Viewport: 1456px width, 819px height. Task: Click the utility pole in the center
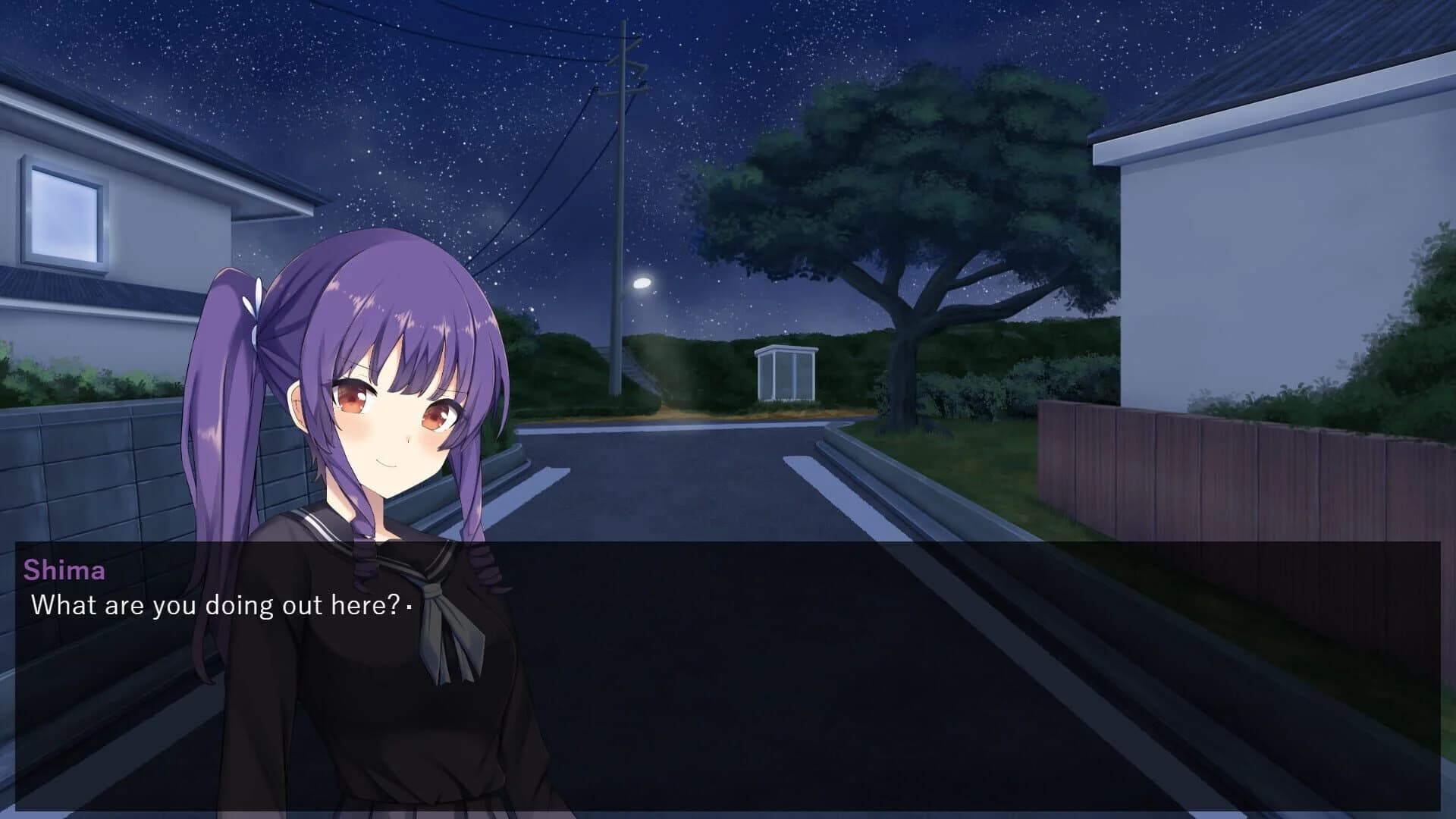click(620, 190)
